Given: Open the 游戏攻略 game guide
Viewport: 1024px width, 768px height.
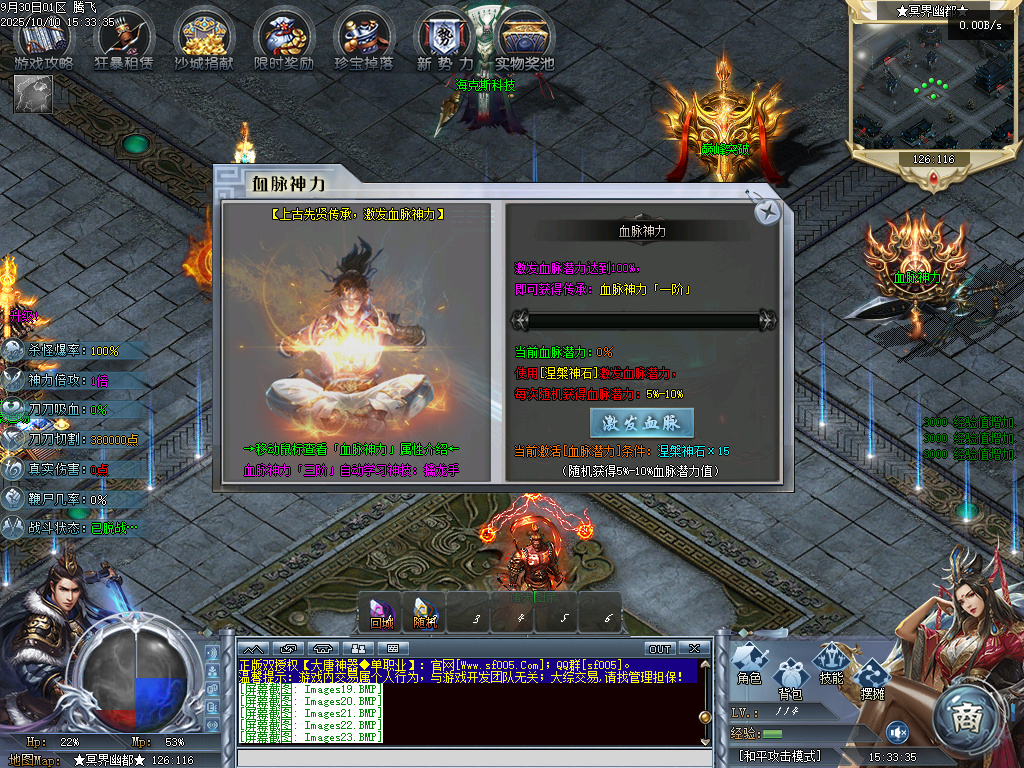Looking at the screenshot, I should (x=44, y=41).
